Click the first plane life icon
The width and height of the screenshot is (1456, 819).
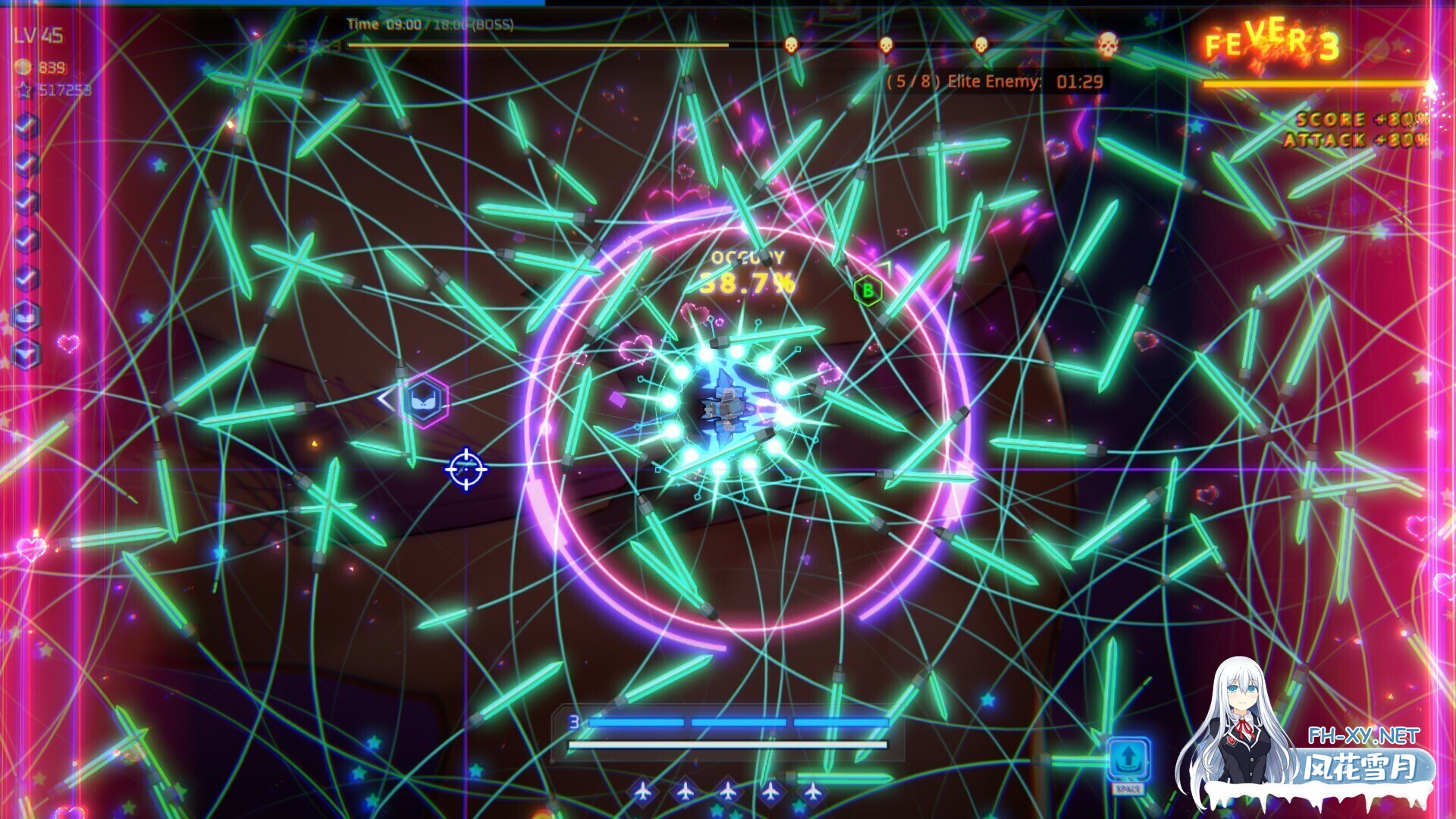point(643,791)
